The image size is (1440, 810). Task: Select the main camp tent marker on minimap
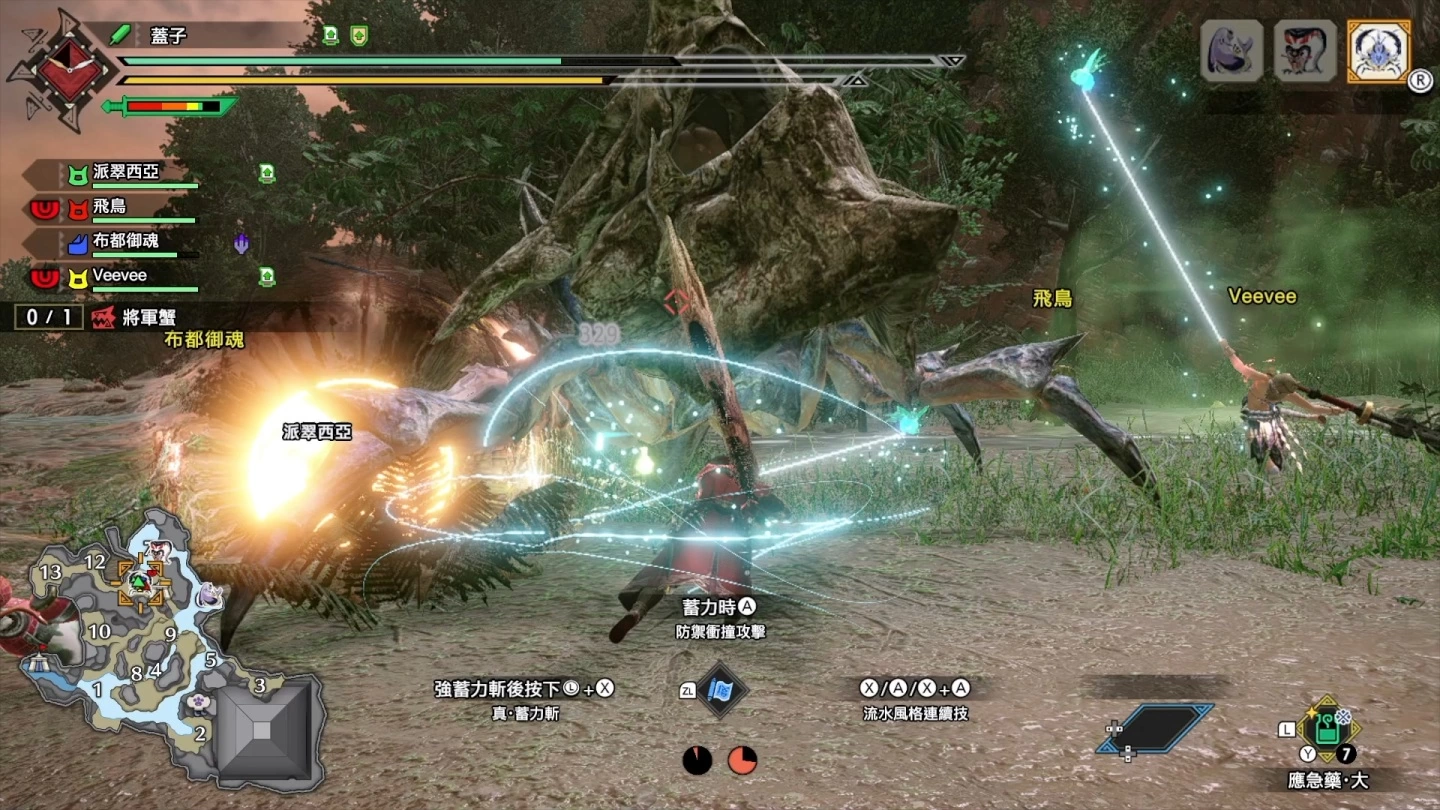click(40, 663)
